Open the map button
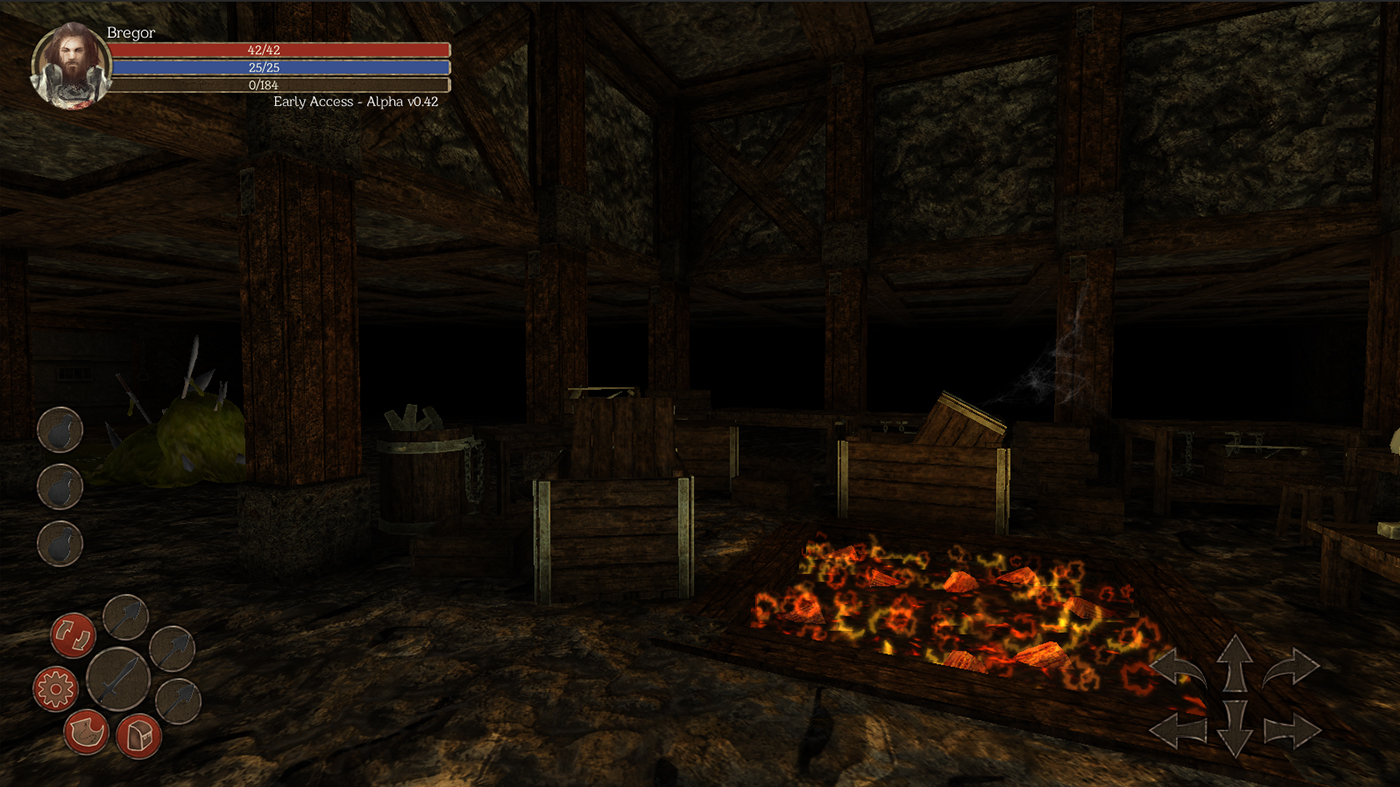Viewport: 1400px width, 787px height. click(x=87, y=732)
